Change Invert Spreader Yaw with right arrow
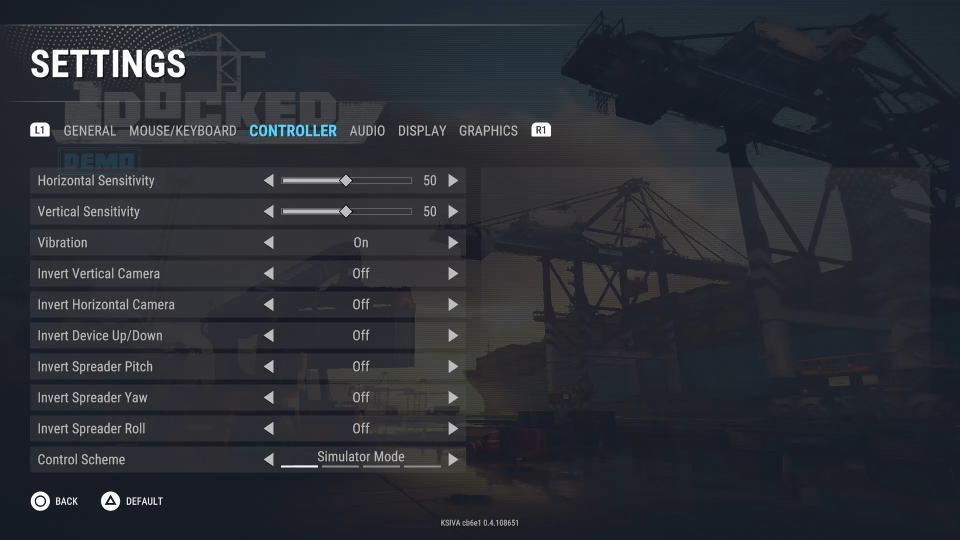The image size is (960, 540). tap(453, 398)
